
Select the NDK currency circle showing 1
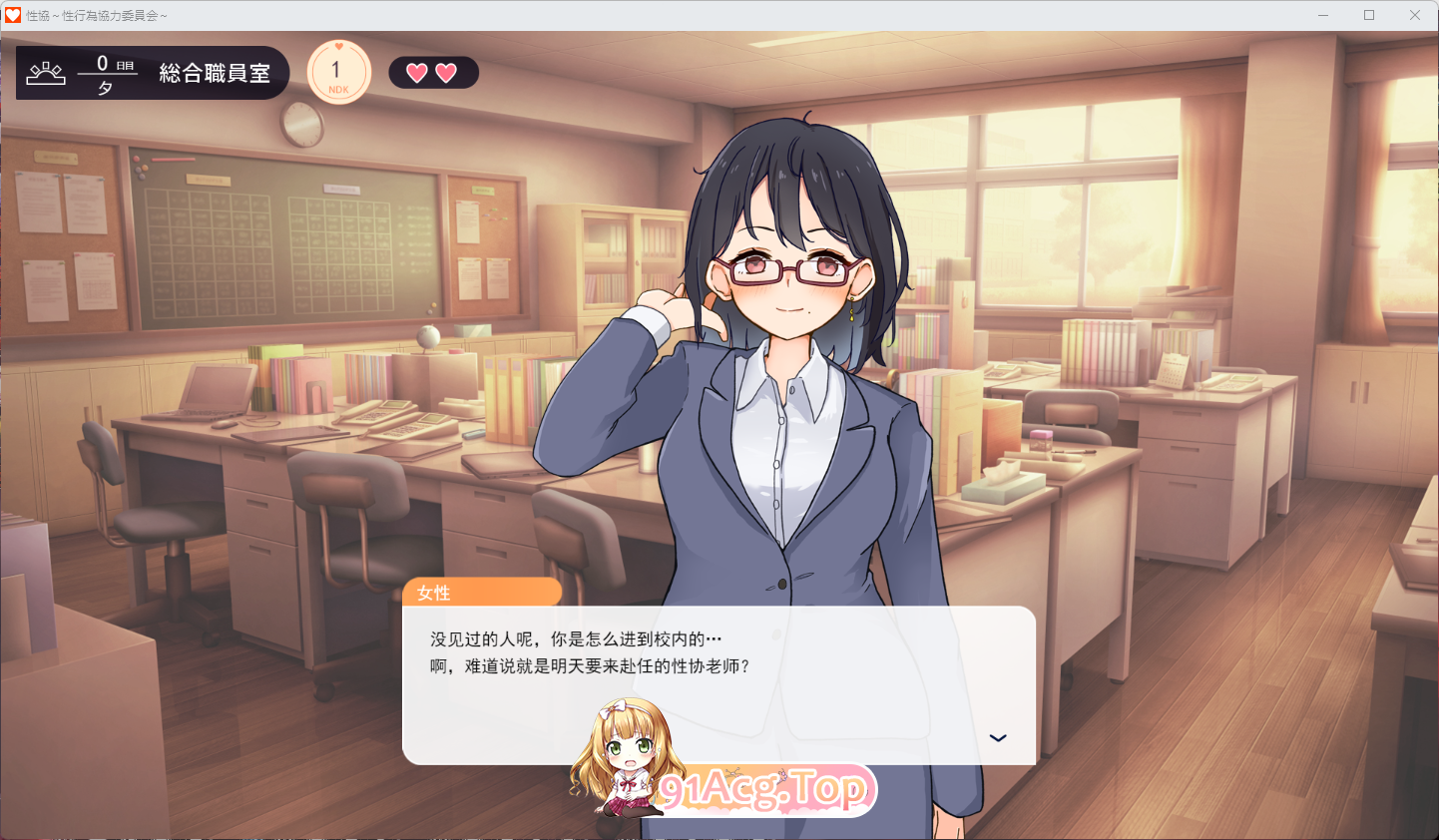pos(338,71)
